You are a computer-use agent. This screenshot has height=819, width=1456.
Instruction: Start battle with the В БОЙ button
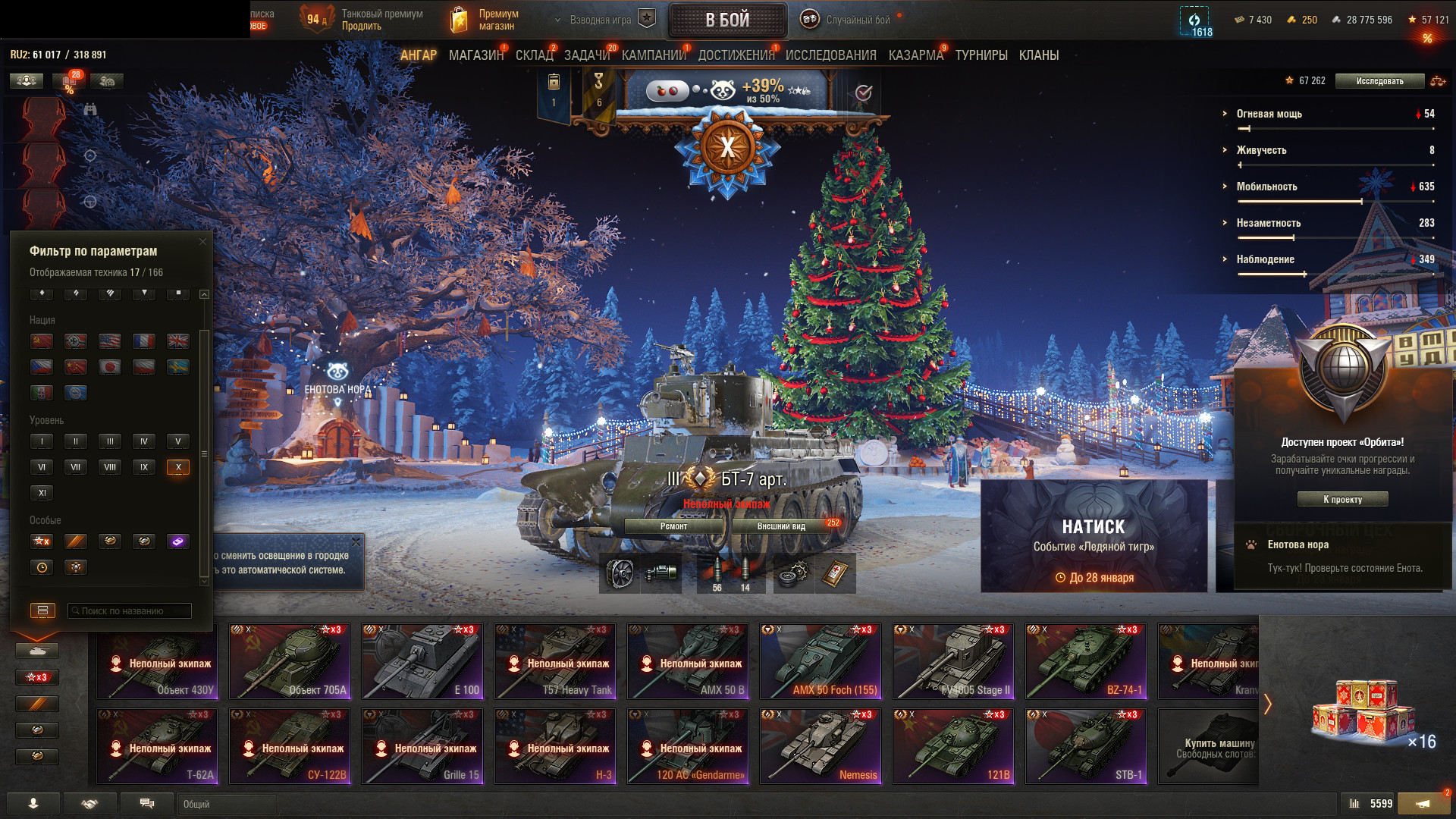[727, 20]
